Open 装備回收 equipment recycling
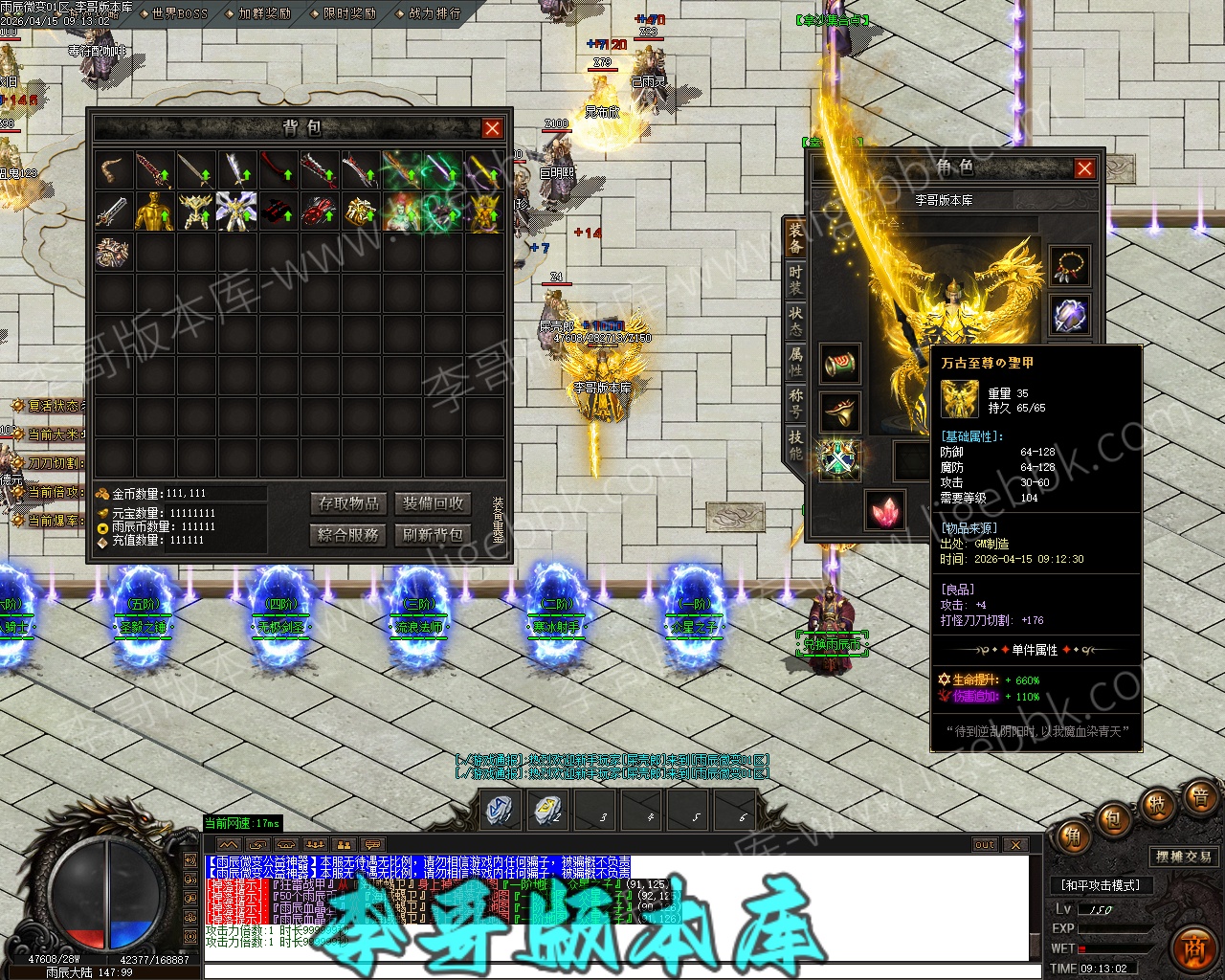Viewport: 1225px width, 980px height. [433, 503]
